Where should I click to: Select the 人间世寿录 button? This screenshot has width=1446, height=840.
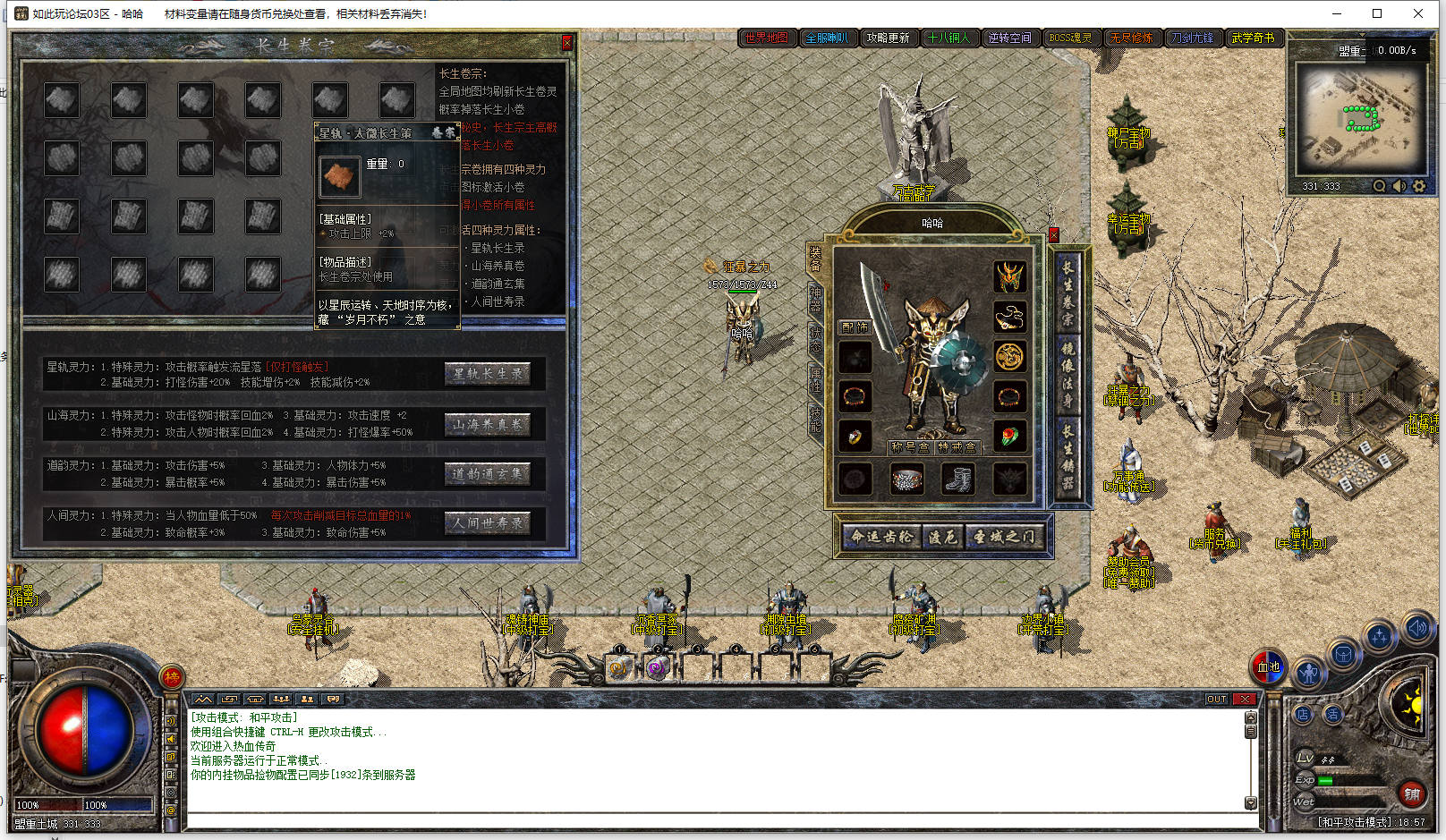pyautogui.click(x=487, y=523)
